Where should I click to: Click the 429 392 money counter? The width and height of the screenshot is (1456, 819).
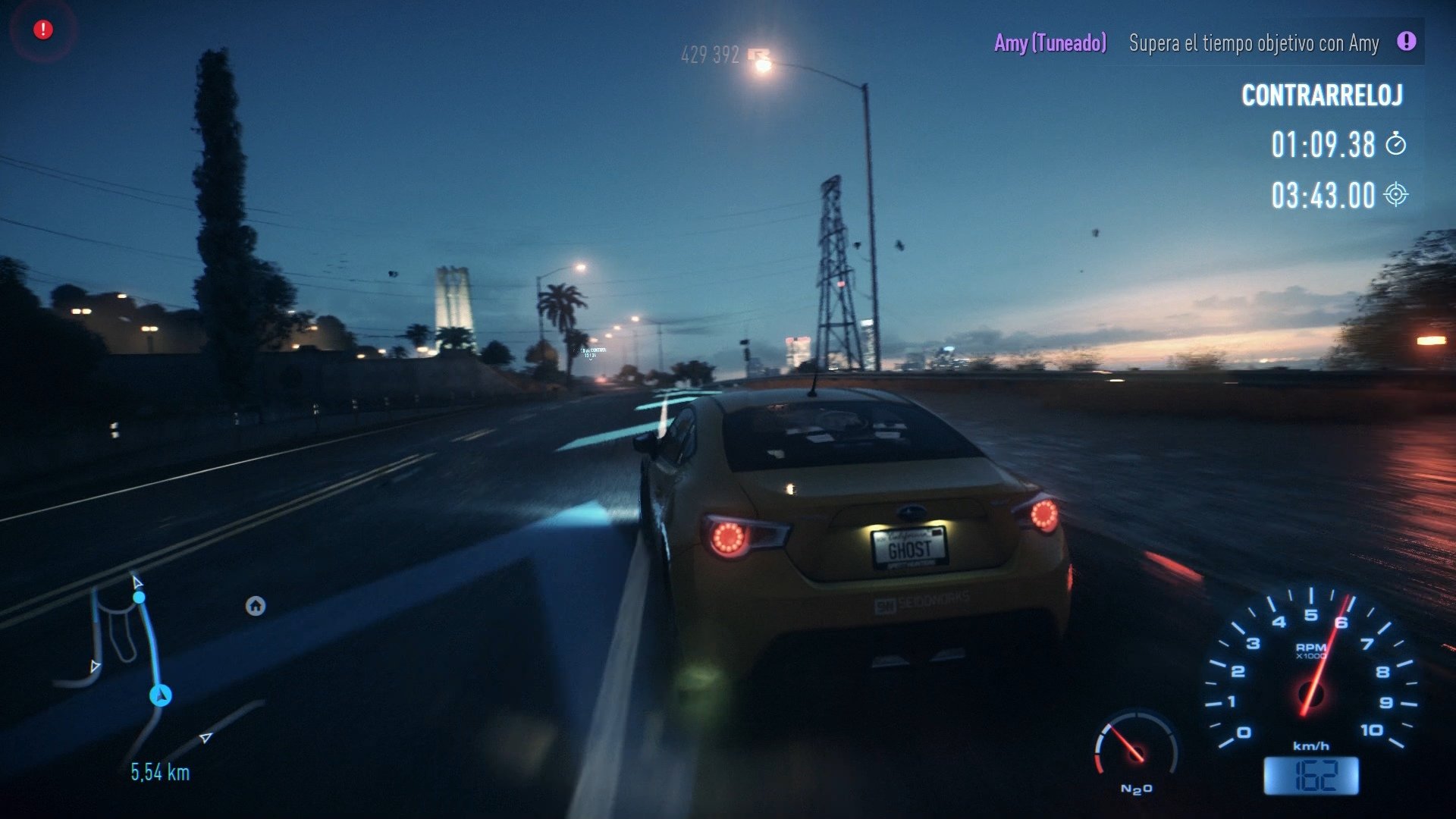coord(710,55)
